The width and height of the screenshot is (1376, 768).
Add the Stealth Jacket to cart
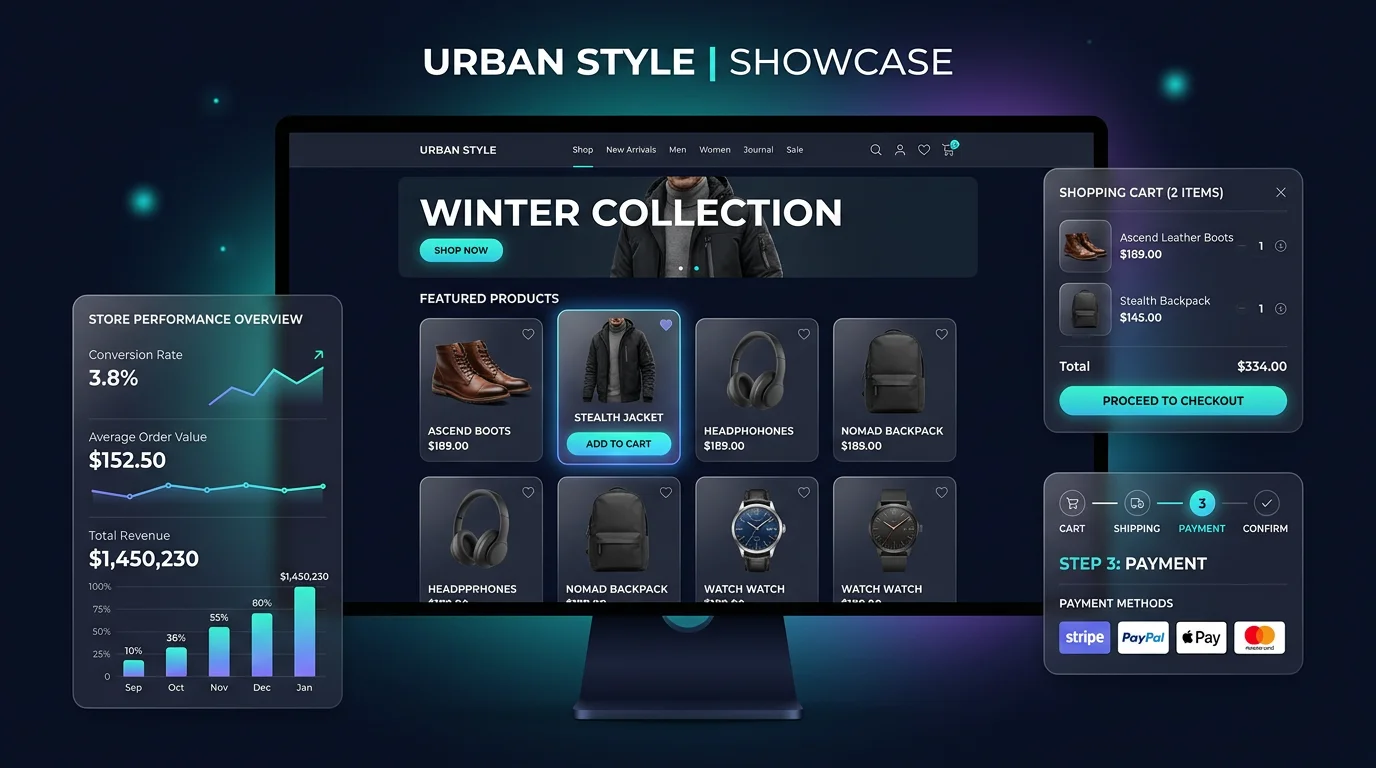click(618, 444)
